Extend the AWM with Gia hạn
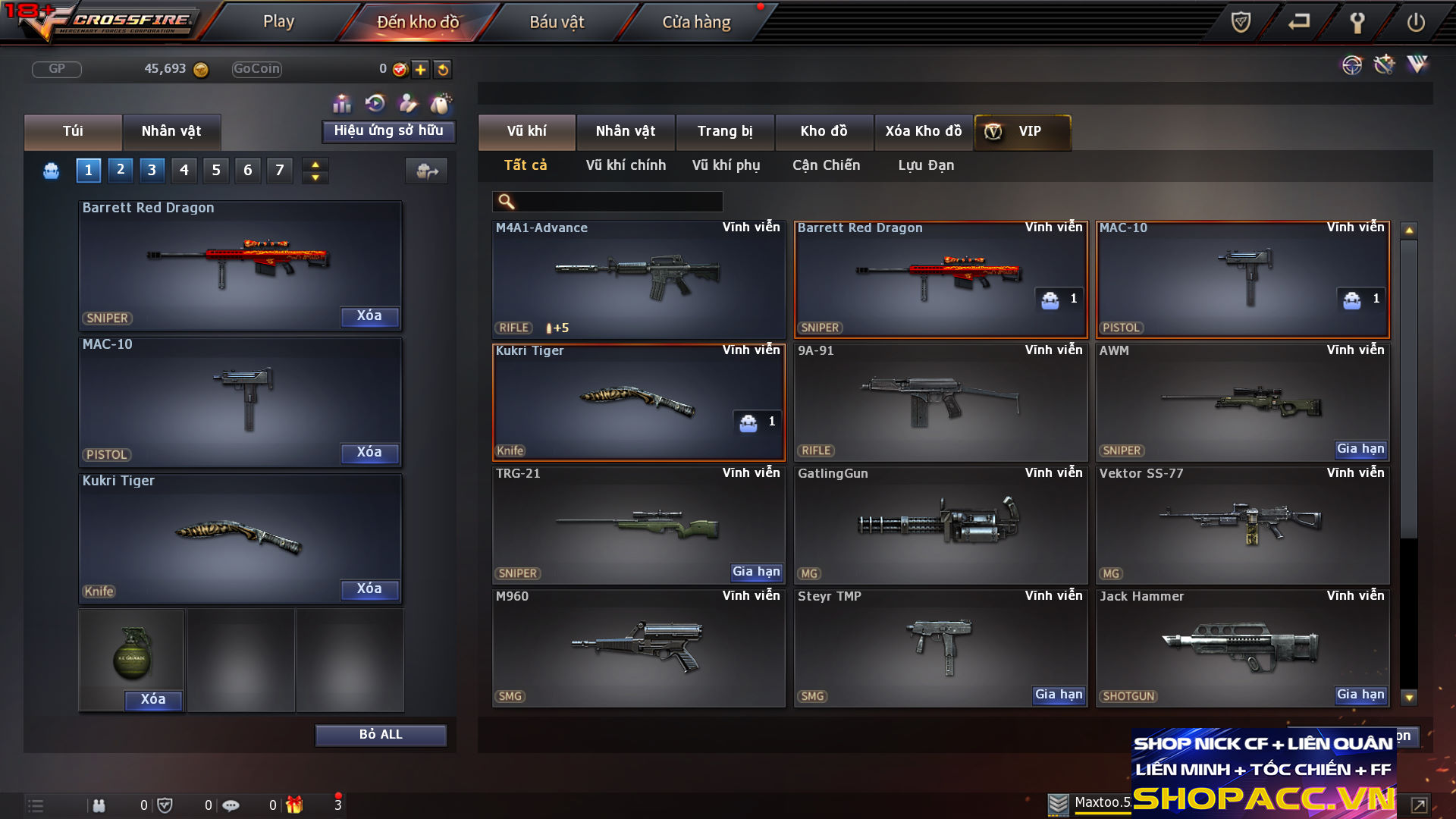This screenshot has height=819, width=1456. coord(1360,449)
